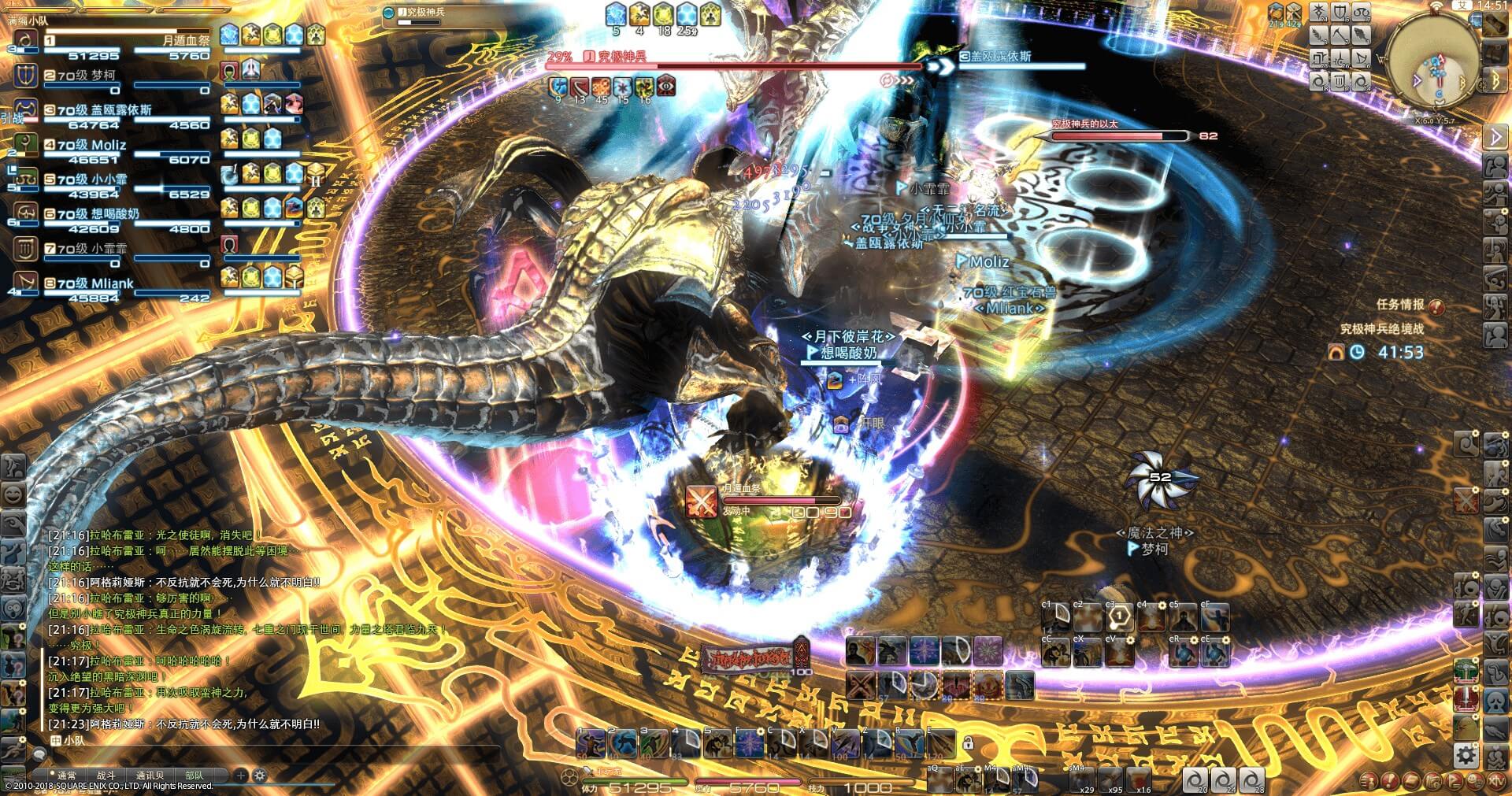Toggle the hotbar padlock icon
This screenshot has height=796, width=1512.
click(x=968, y=743)
